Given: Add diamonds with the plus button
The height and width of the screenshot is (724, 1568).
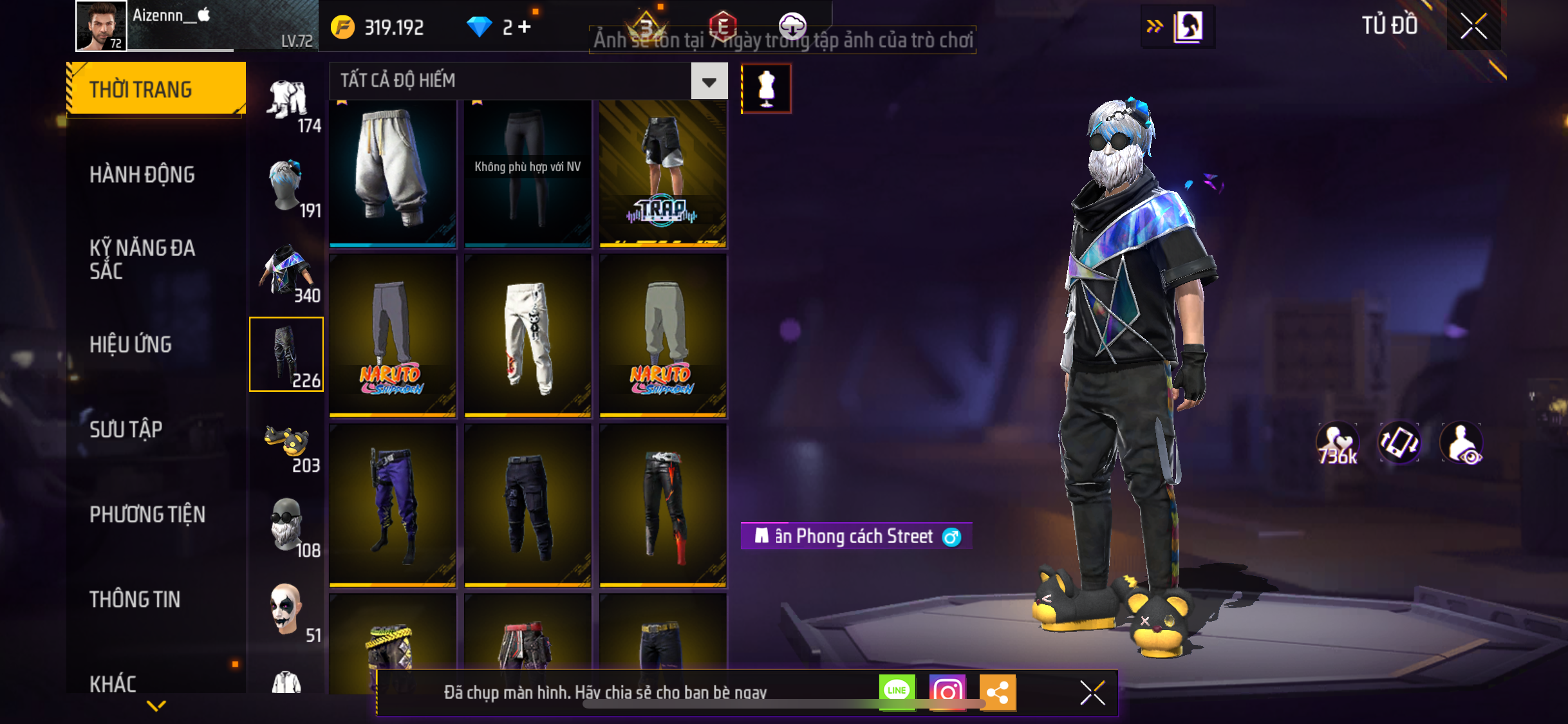Looking at the screenshot, I should coord(525,27).
